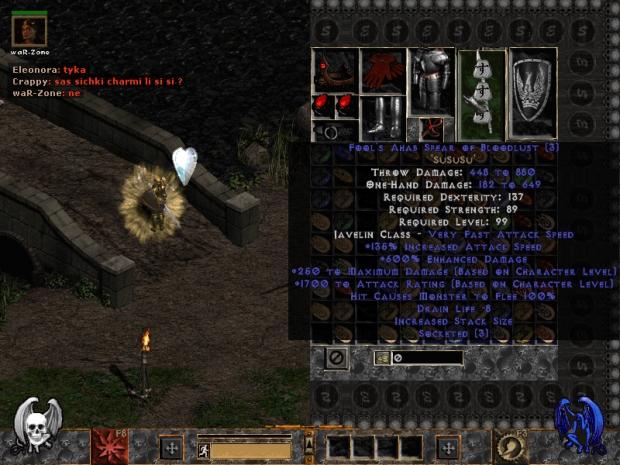
Task: Click waR-Zone character portrait
Action: (x=29, y=30)
